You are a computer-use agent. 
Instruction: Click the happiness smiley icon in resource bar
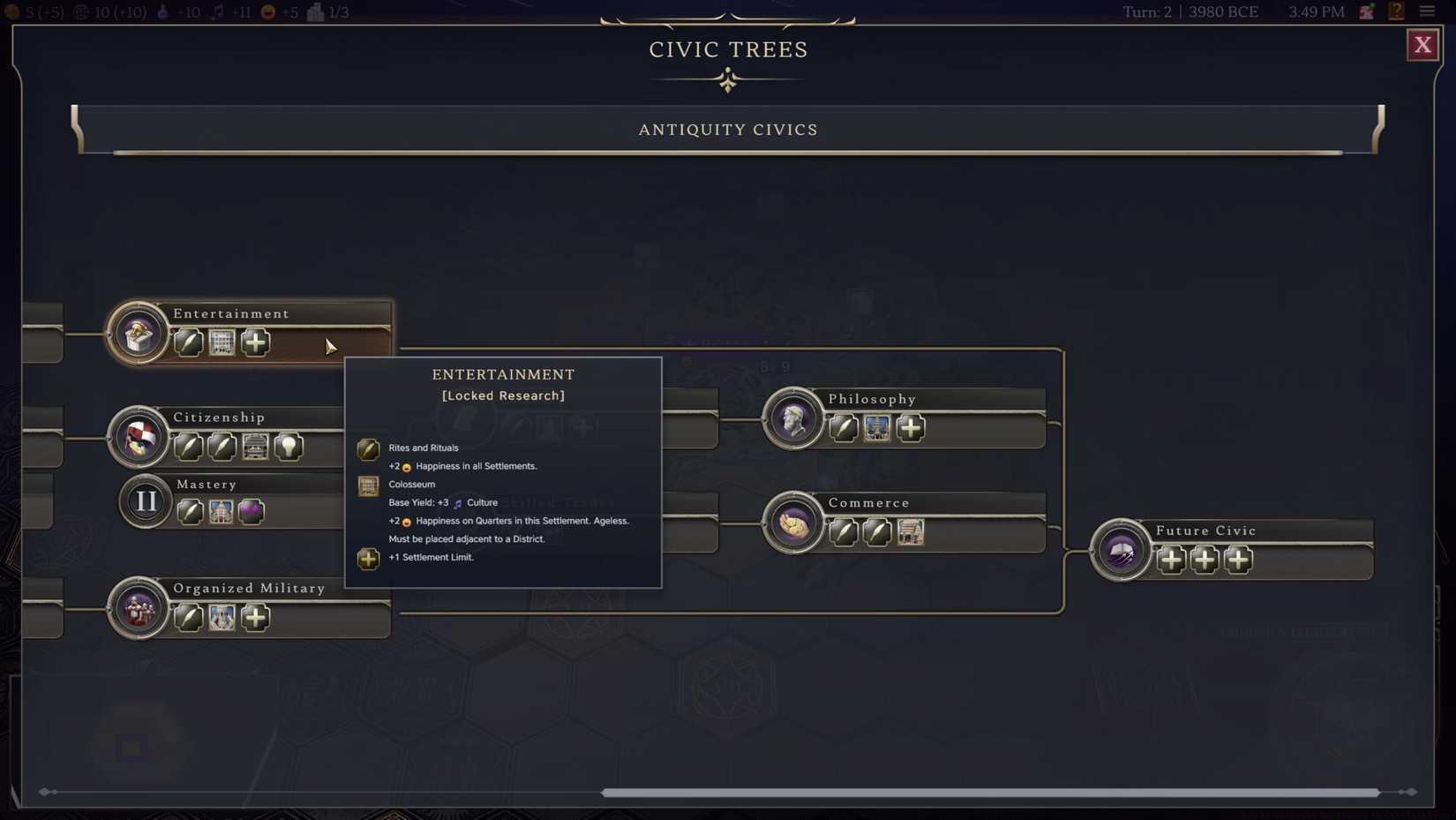[266, 12]
